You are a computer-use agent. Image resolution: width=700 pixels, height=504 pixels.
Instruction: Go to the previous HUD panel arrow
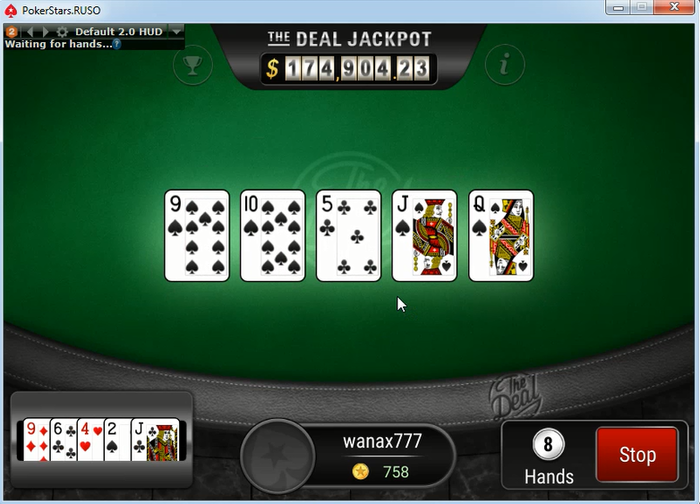pyautogui.click(x=31, y=32)
